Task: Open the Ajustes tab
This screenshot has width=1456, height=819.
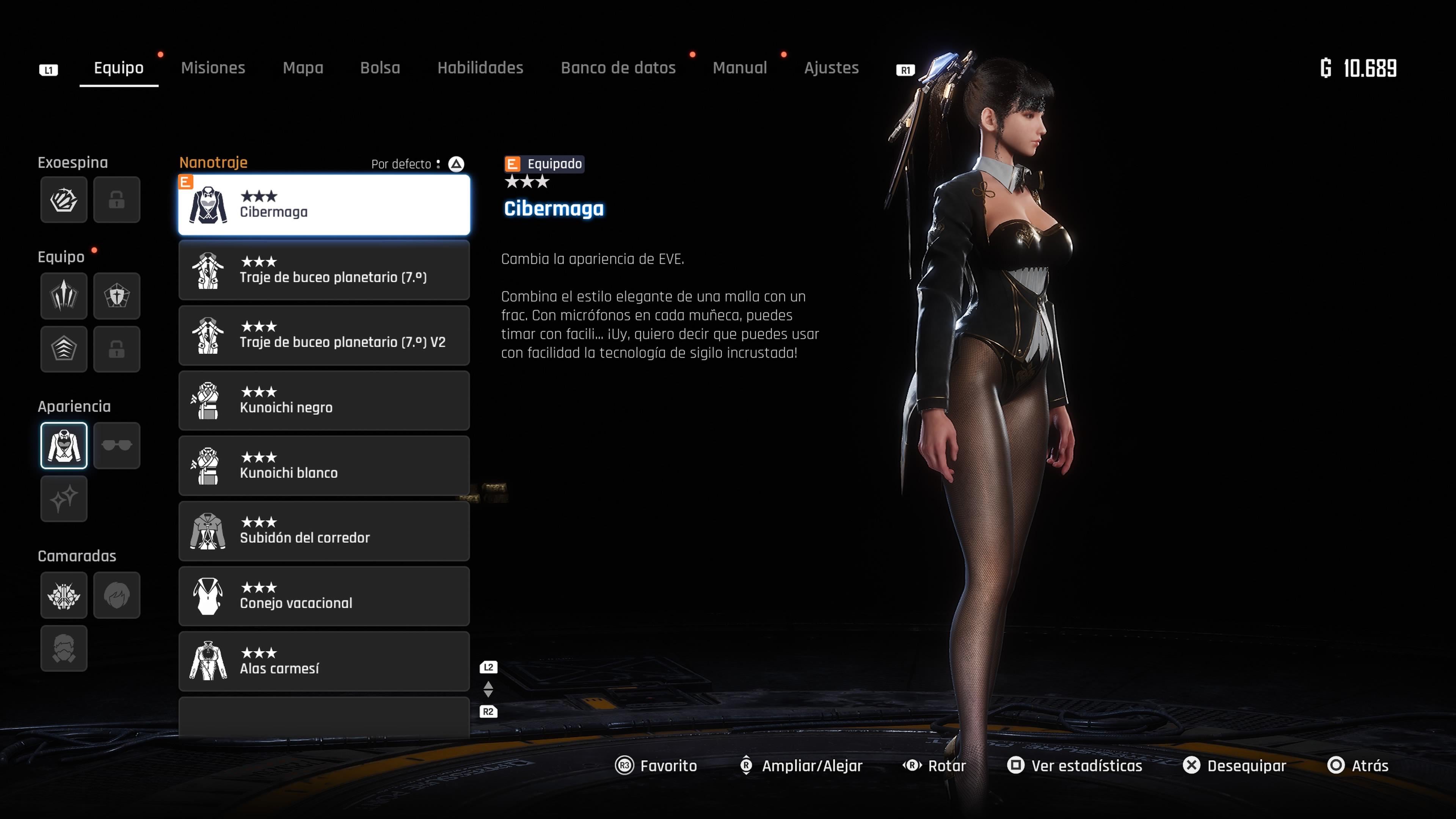Action: (831, 68)
